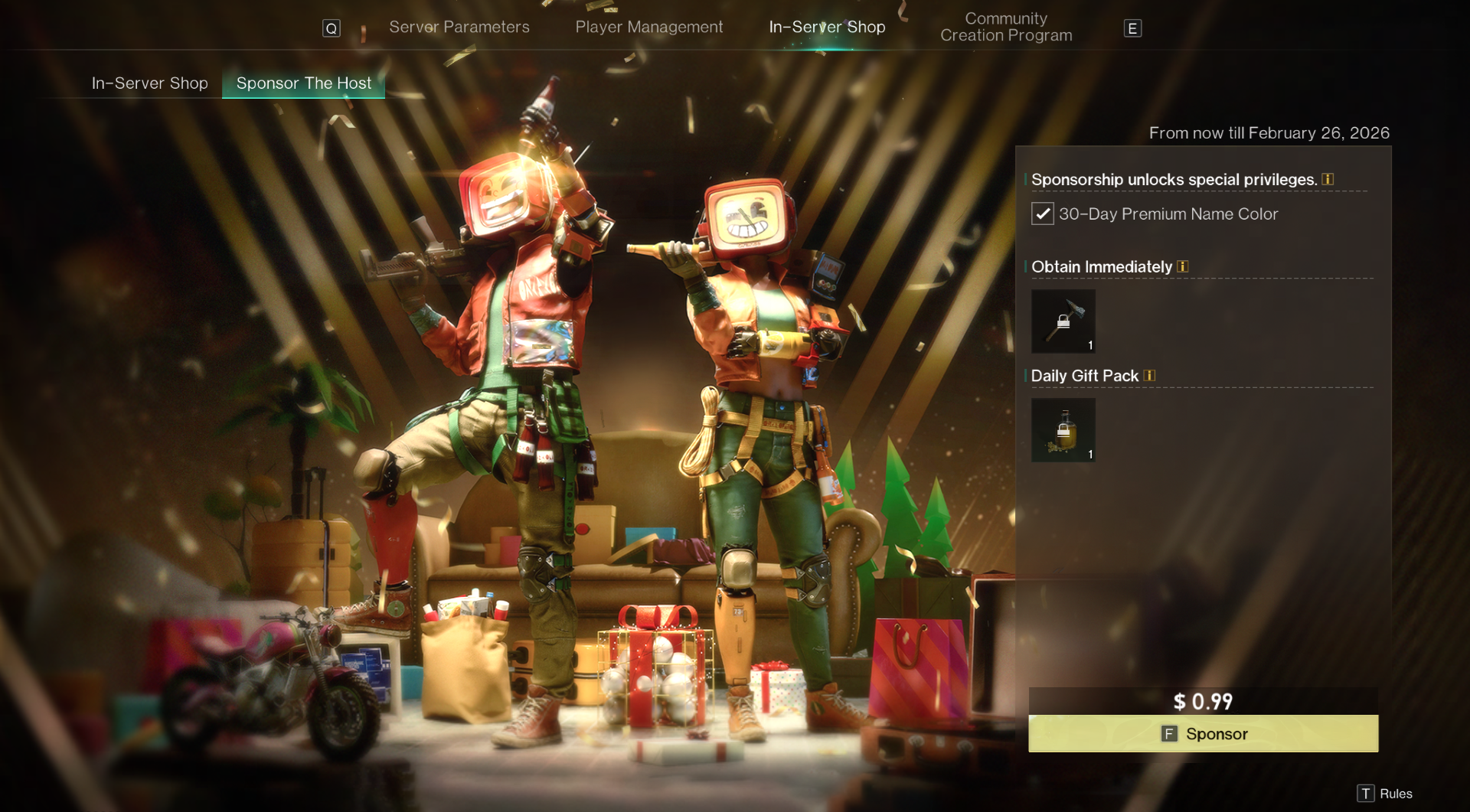
Task: Show info icon next to Daily Gift Pack
Action: (x=1149, y=376)
